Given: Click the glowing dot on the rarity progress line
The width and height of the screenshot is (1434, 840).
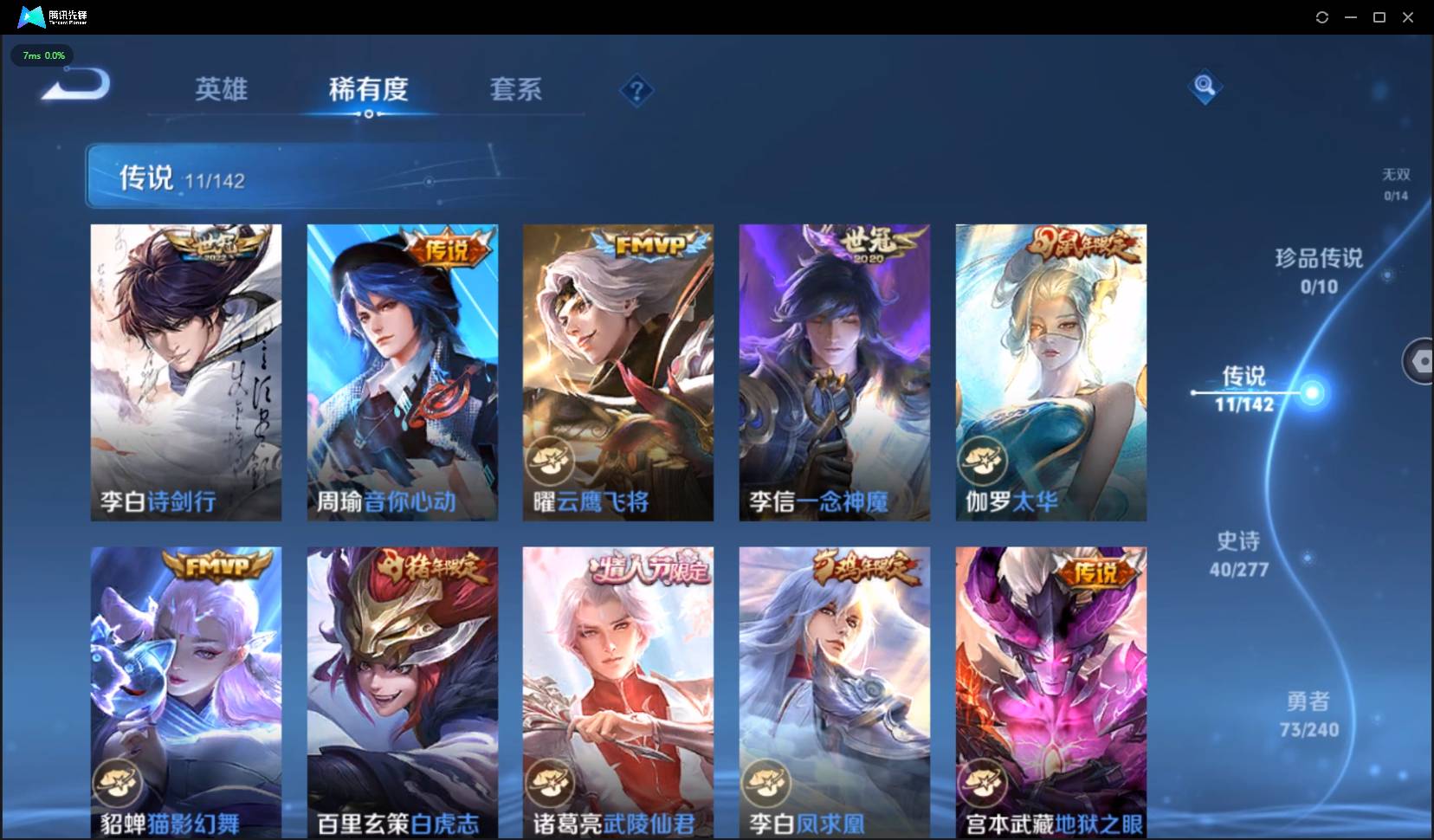Looking at the screenshot, I should coord(1313,394).
